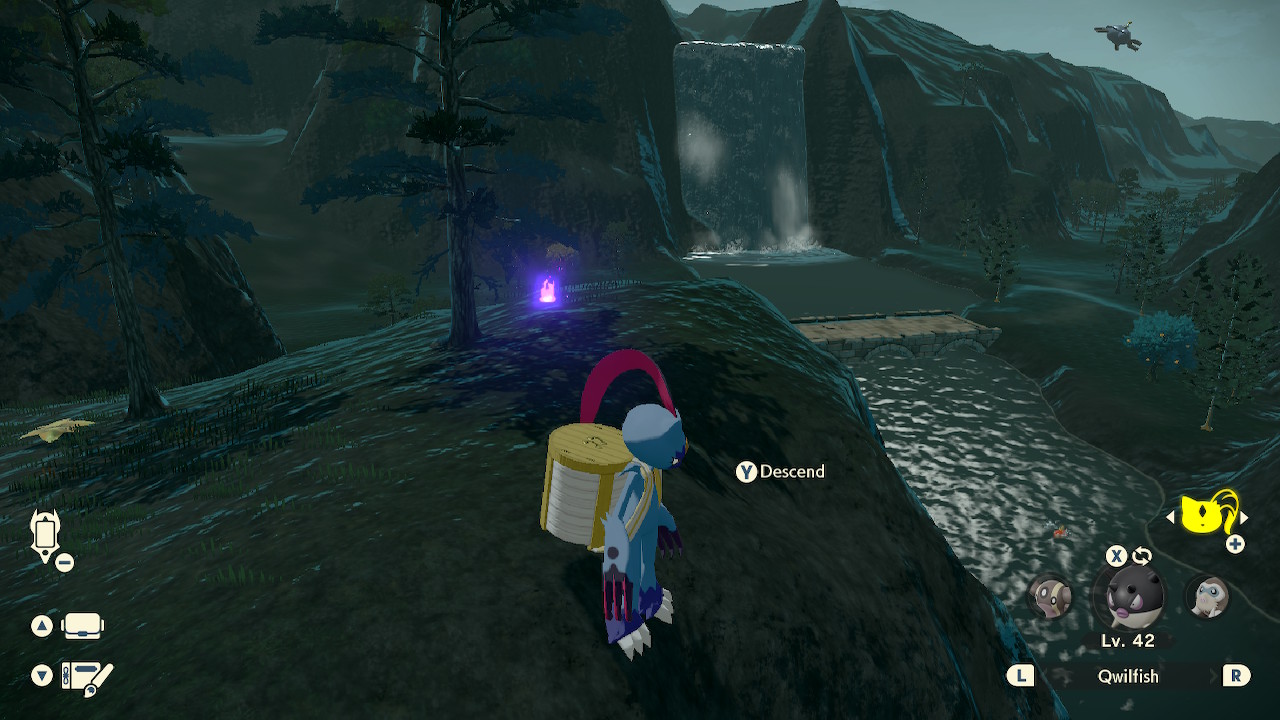The image size is (1280, 720).
Task: Click the glowing purple wisp on the hill
Action: [545, 291]
